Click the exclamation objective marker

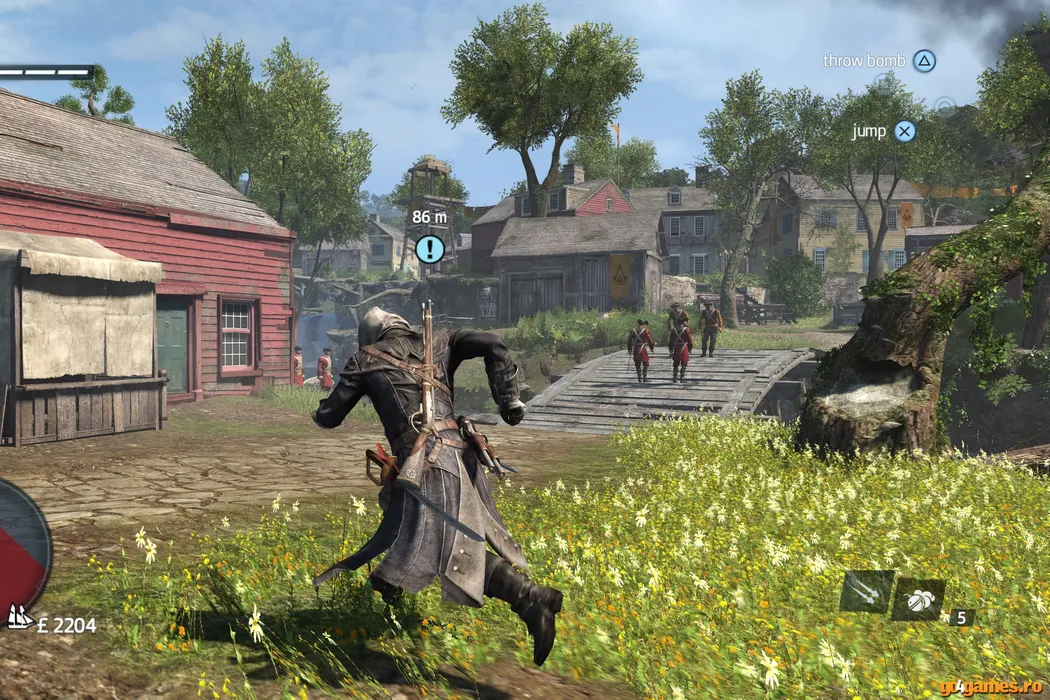[430, 248]
